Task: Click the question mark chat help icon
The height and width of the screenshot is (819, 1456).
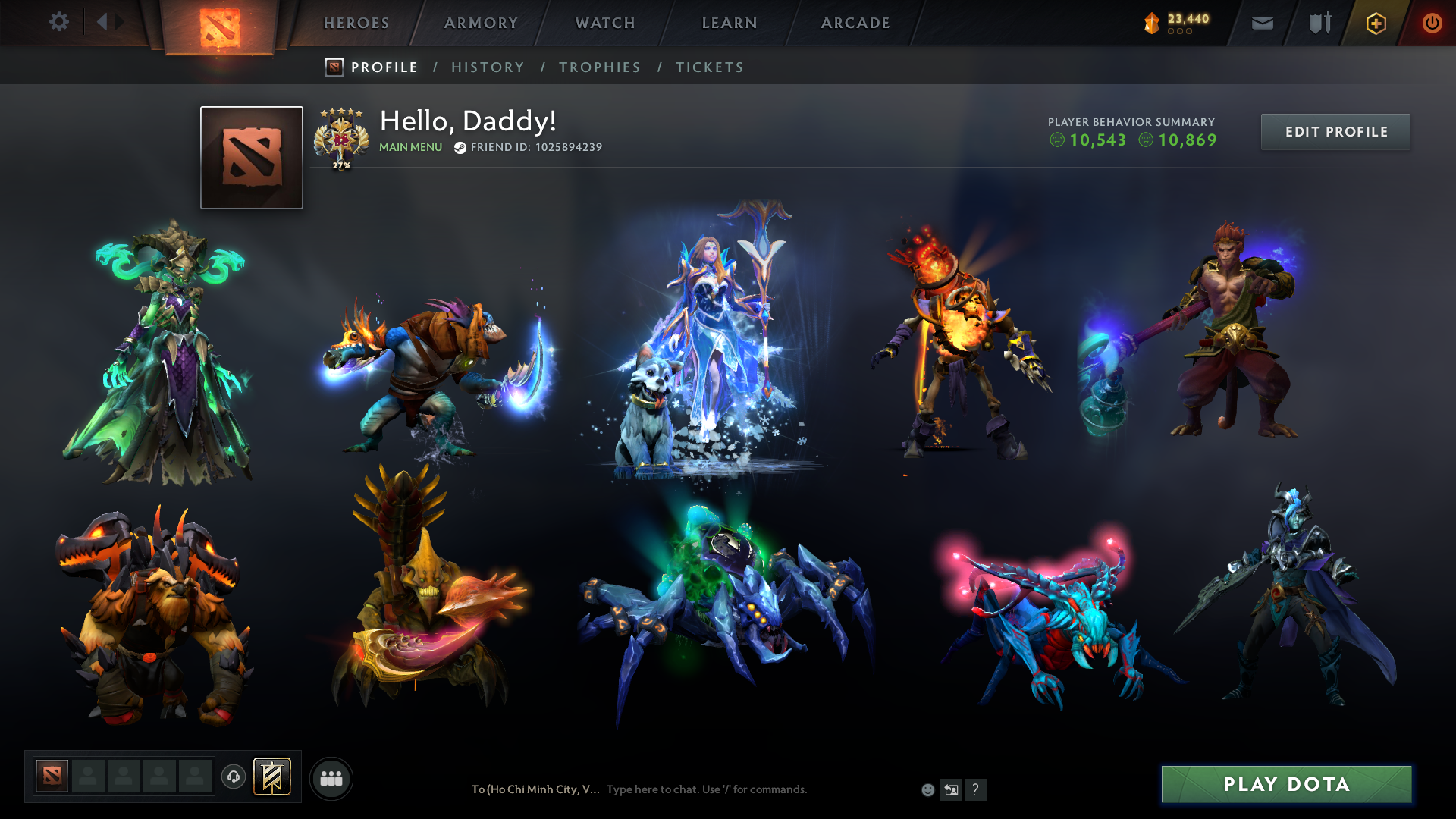Action: point(976,789)
